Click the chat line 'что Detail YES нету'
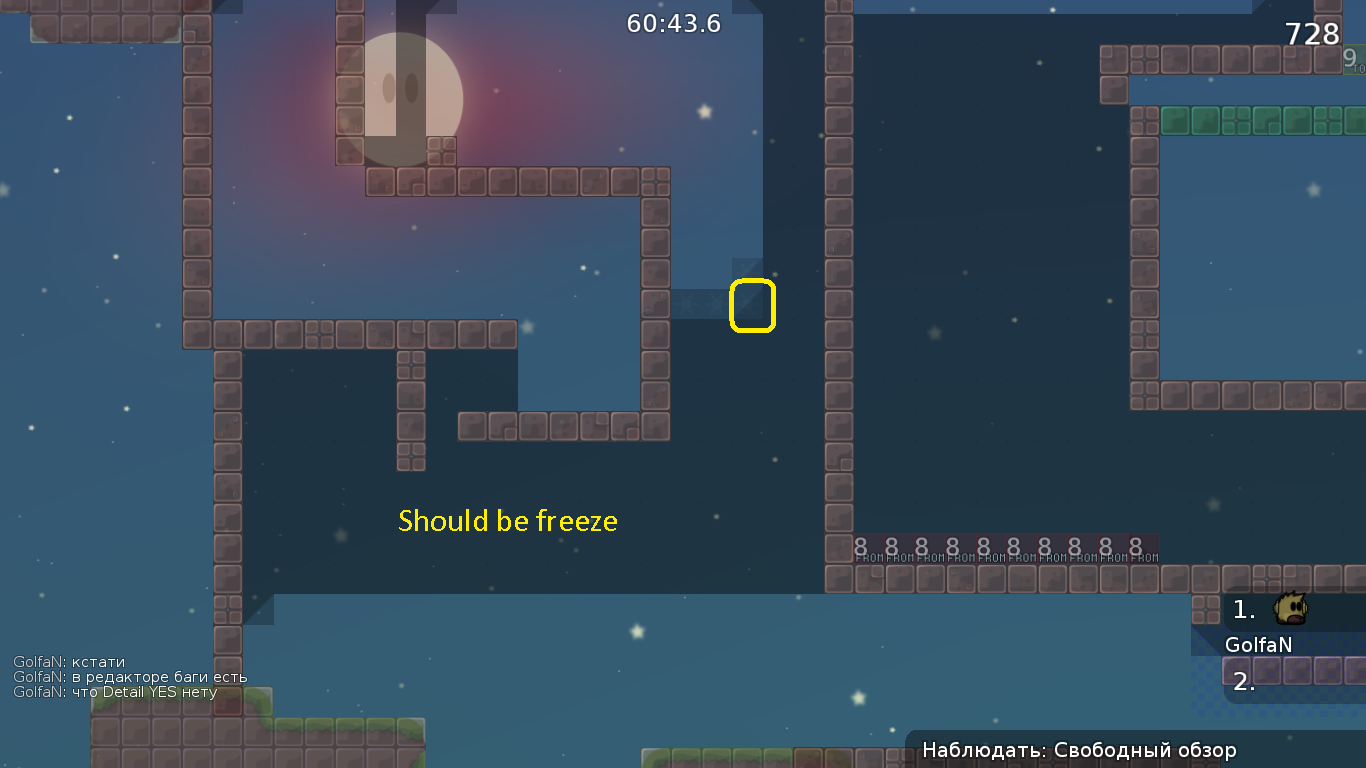The image size is (1366, 768). 113,691
